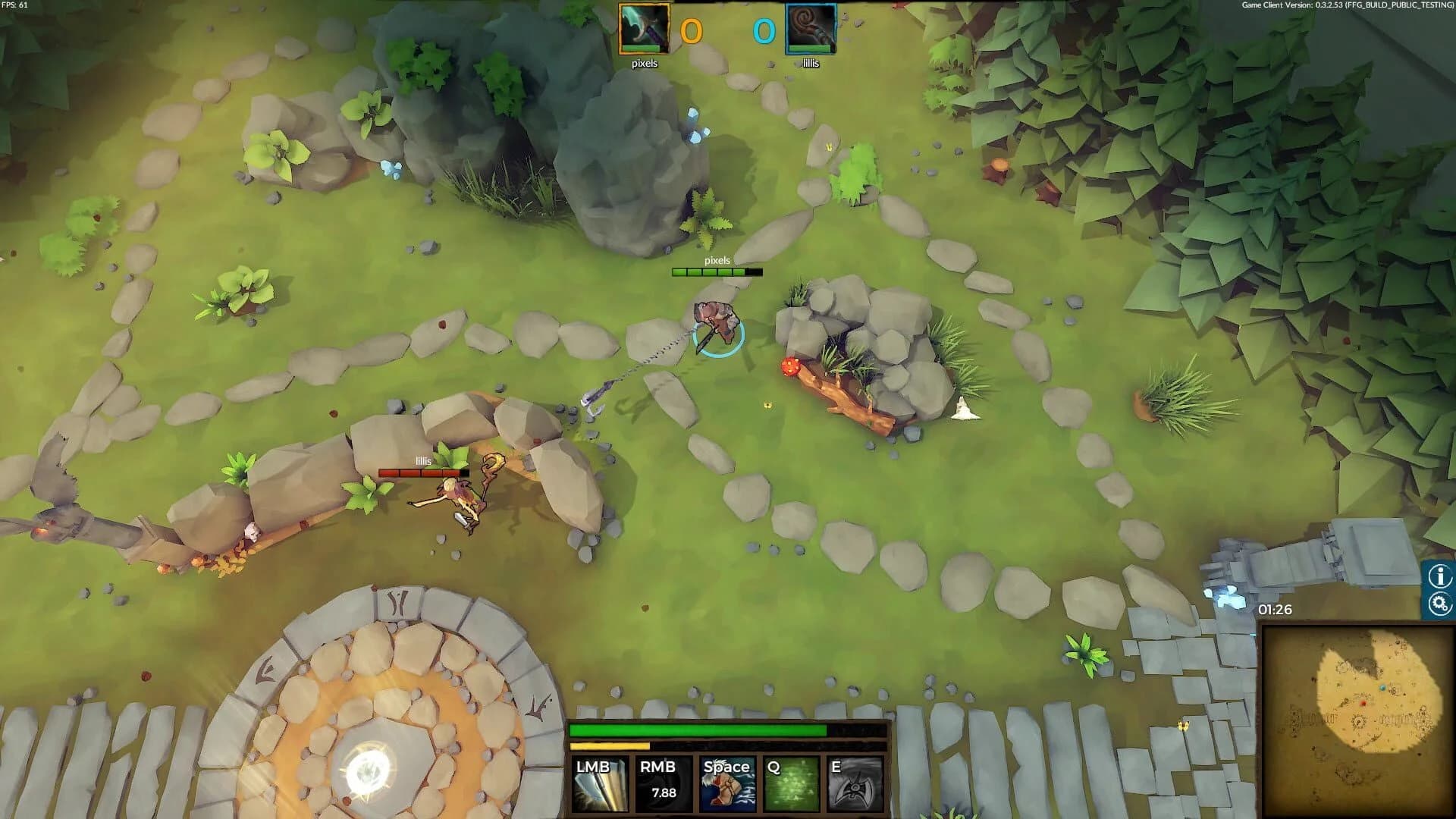
Task: Open the info panel button
Action: [1439, 576]
